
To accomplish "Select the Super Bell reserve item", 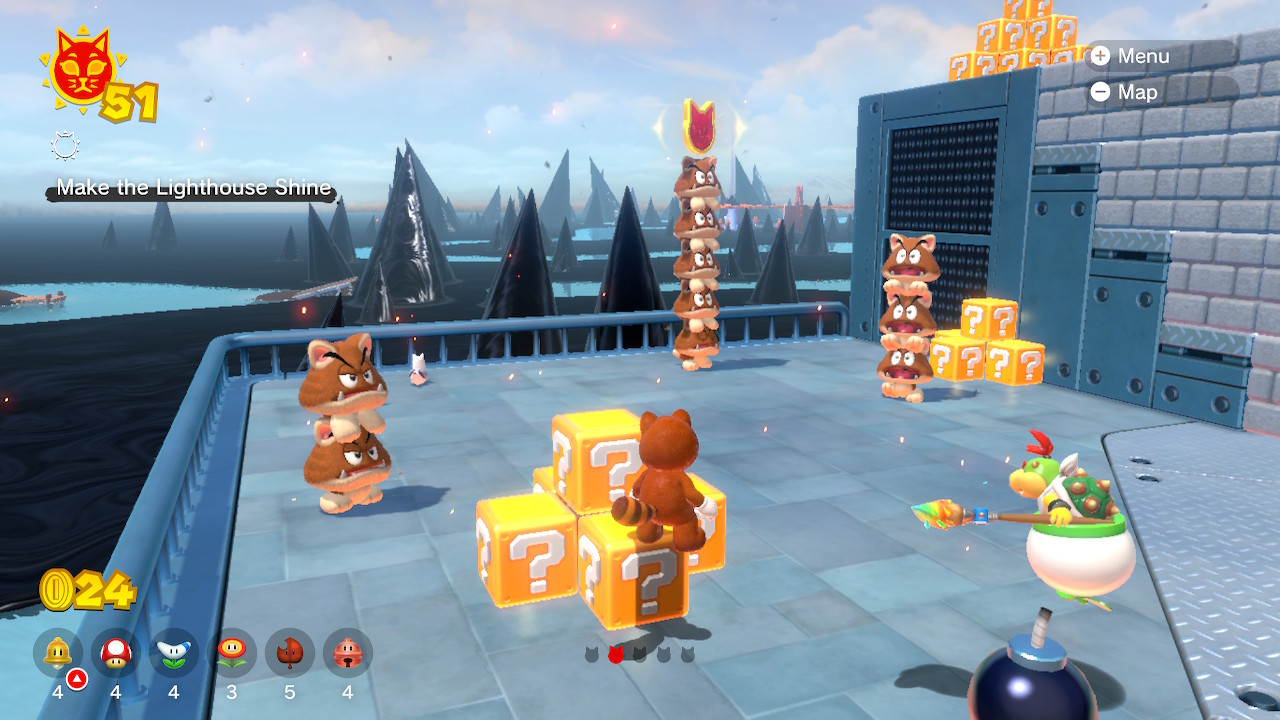I will (58, 654).
